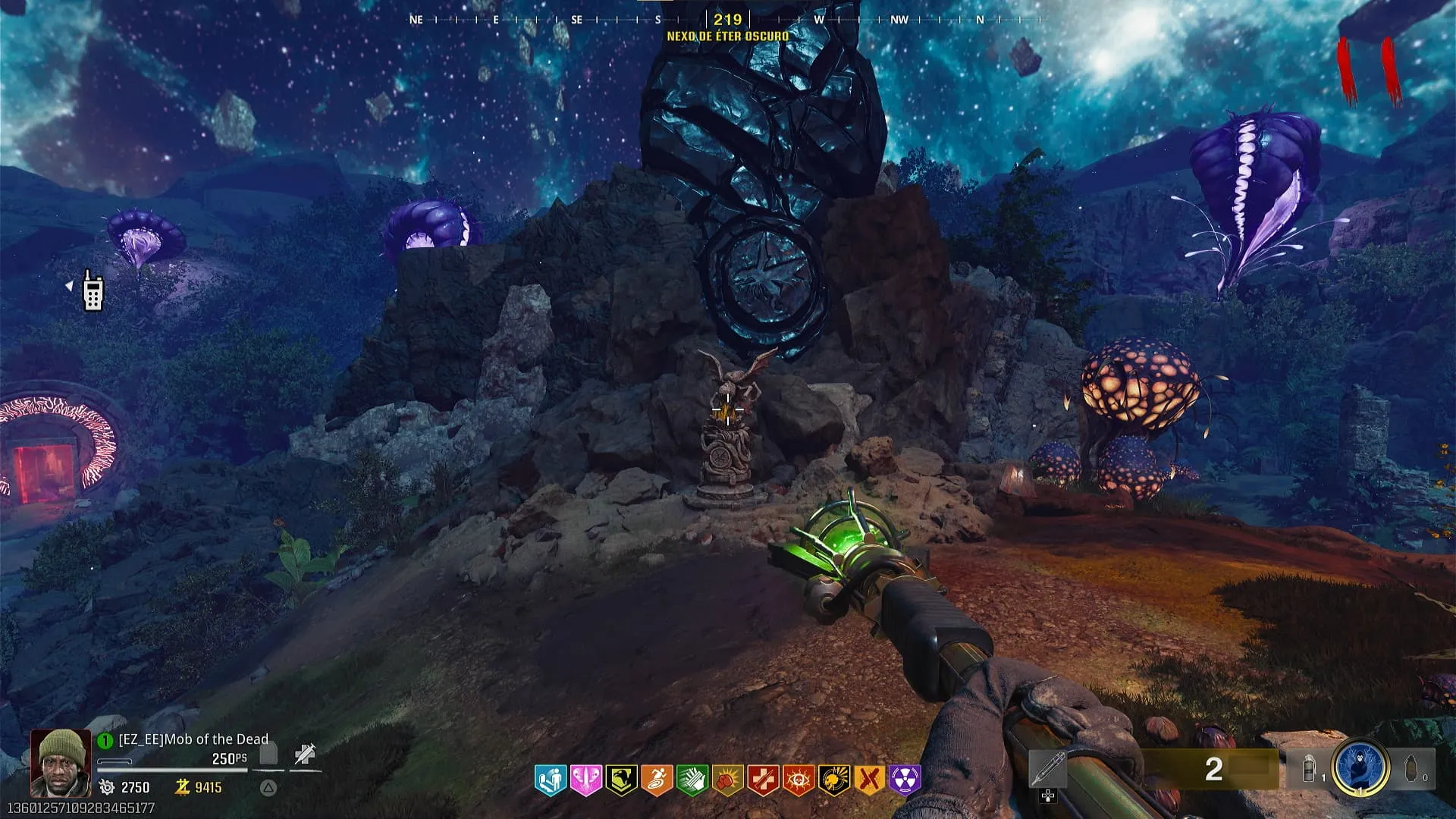
Task: Select the boxing glove Melee Macchiato perk
Action: (x=727, y=780)
